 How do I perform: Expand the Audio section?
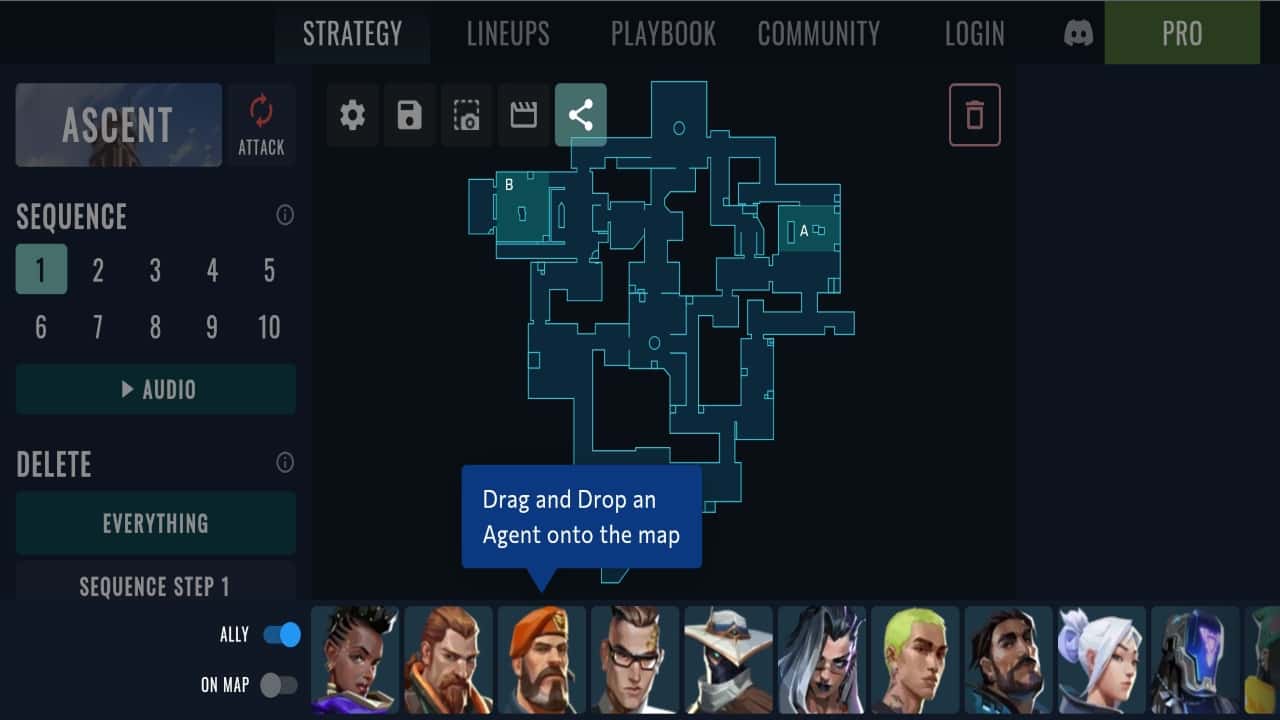pyautogui.click(x=155, y=389)
